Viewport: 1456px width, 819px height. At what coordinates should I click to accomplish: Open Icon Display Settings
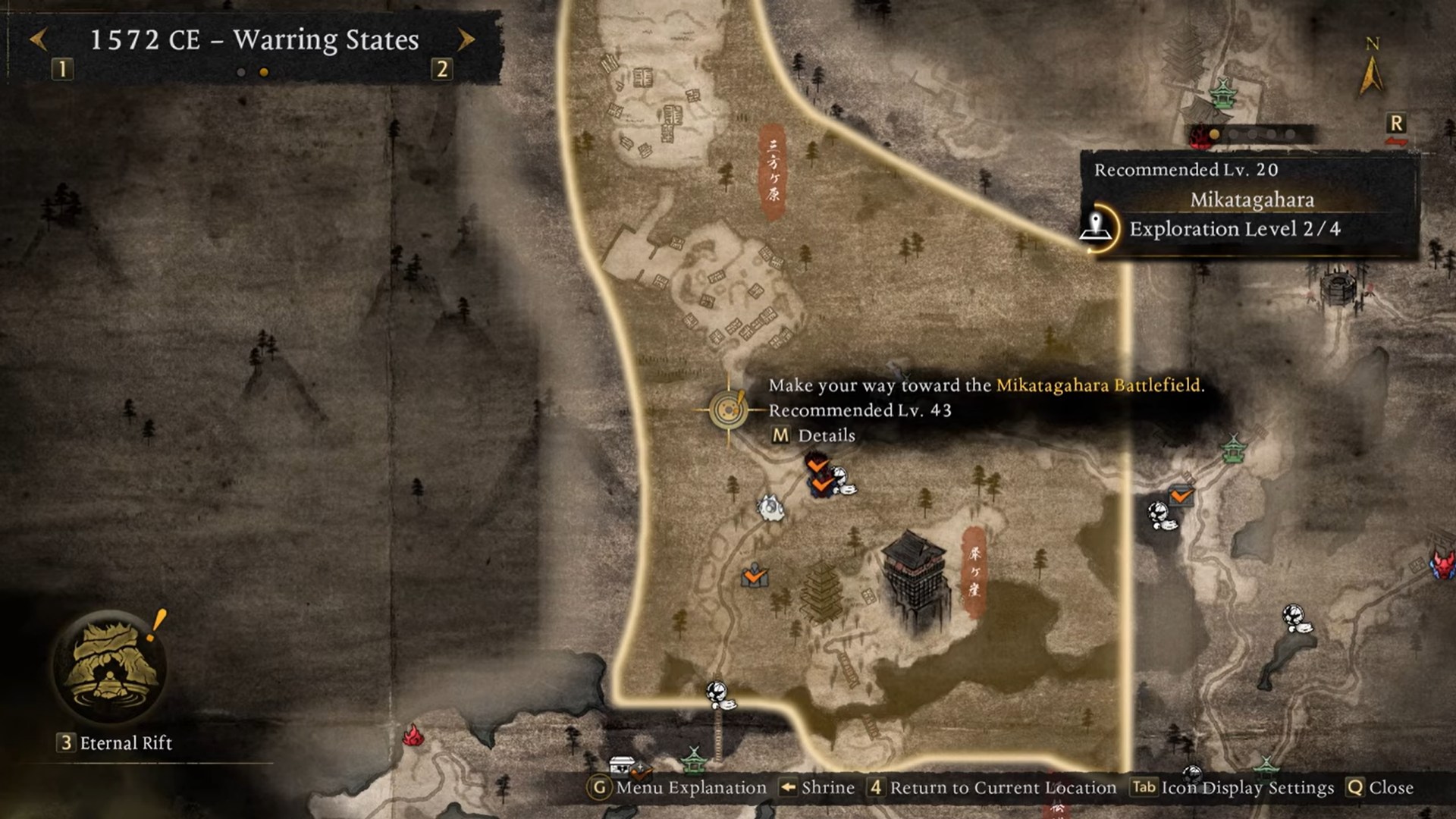pyautogui.click(x=1232, y=788)
